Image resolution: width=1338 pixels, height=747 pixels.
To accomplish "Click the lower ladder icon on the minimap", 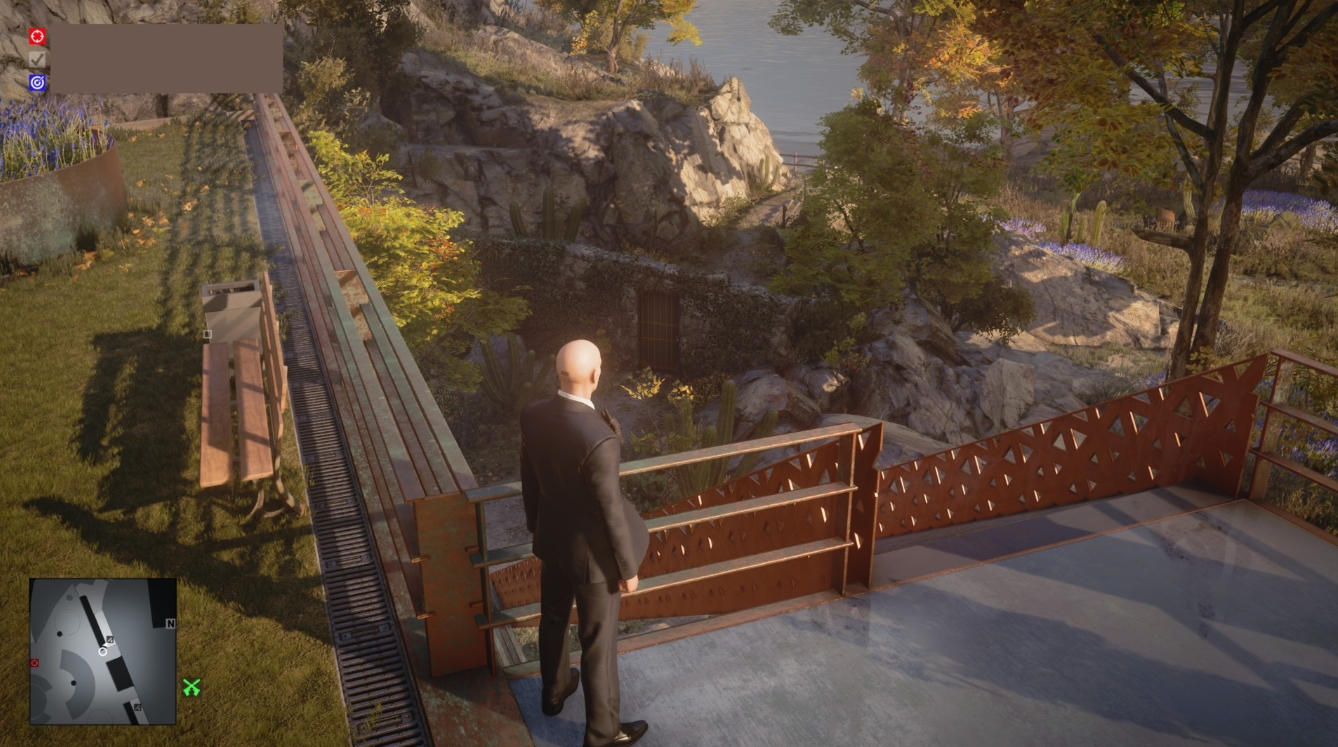I will (137, 707).
